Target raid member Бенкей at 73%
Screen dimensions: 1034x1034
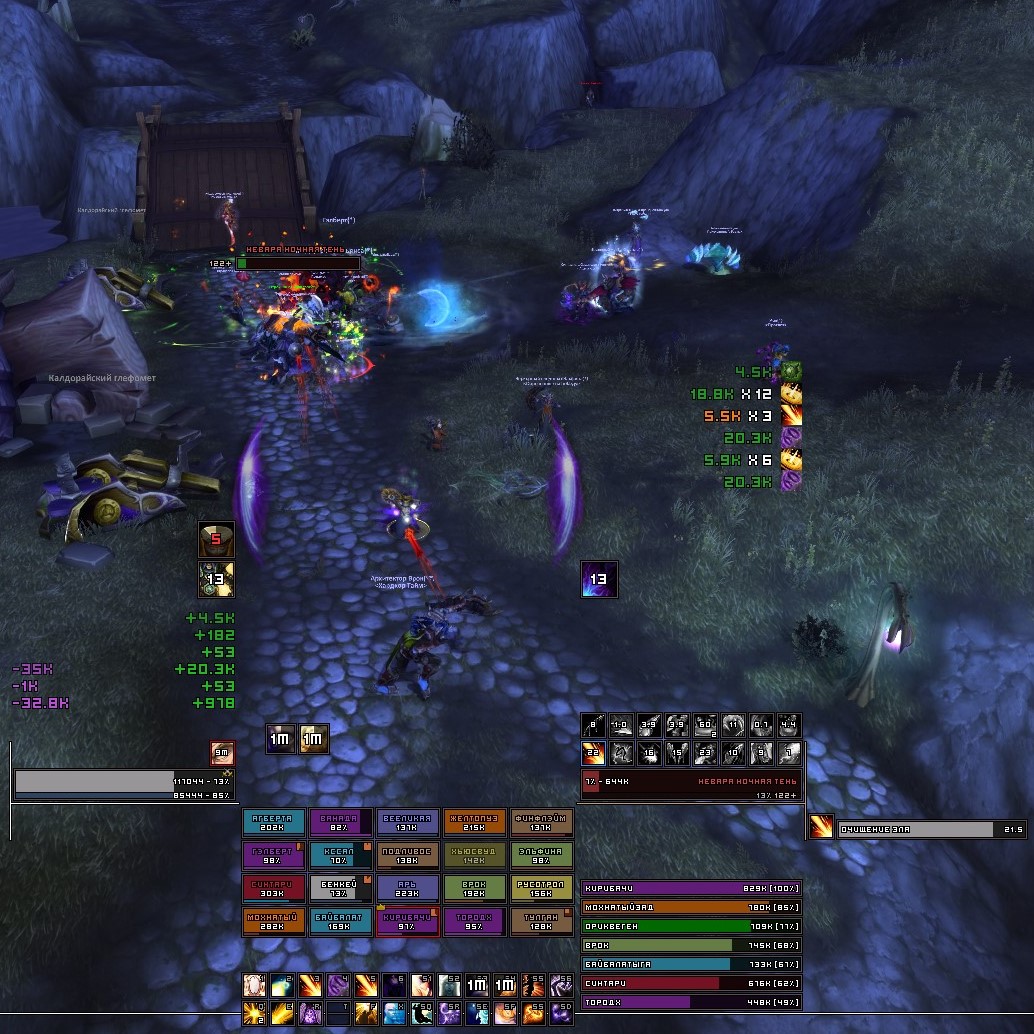[341, 888]
